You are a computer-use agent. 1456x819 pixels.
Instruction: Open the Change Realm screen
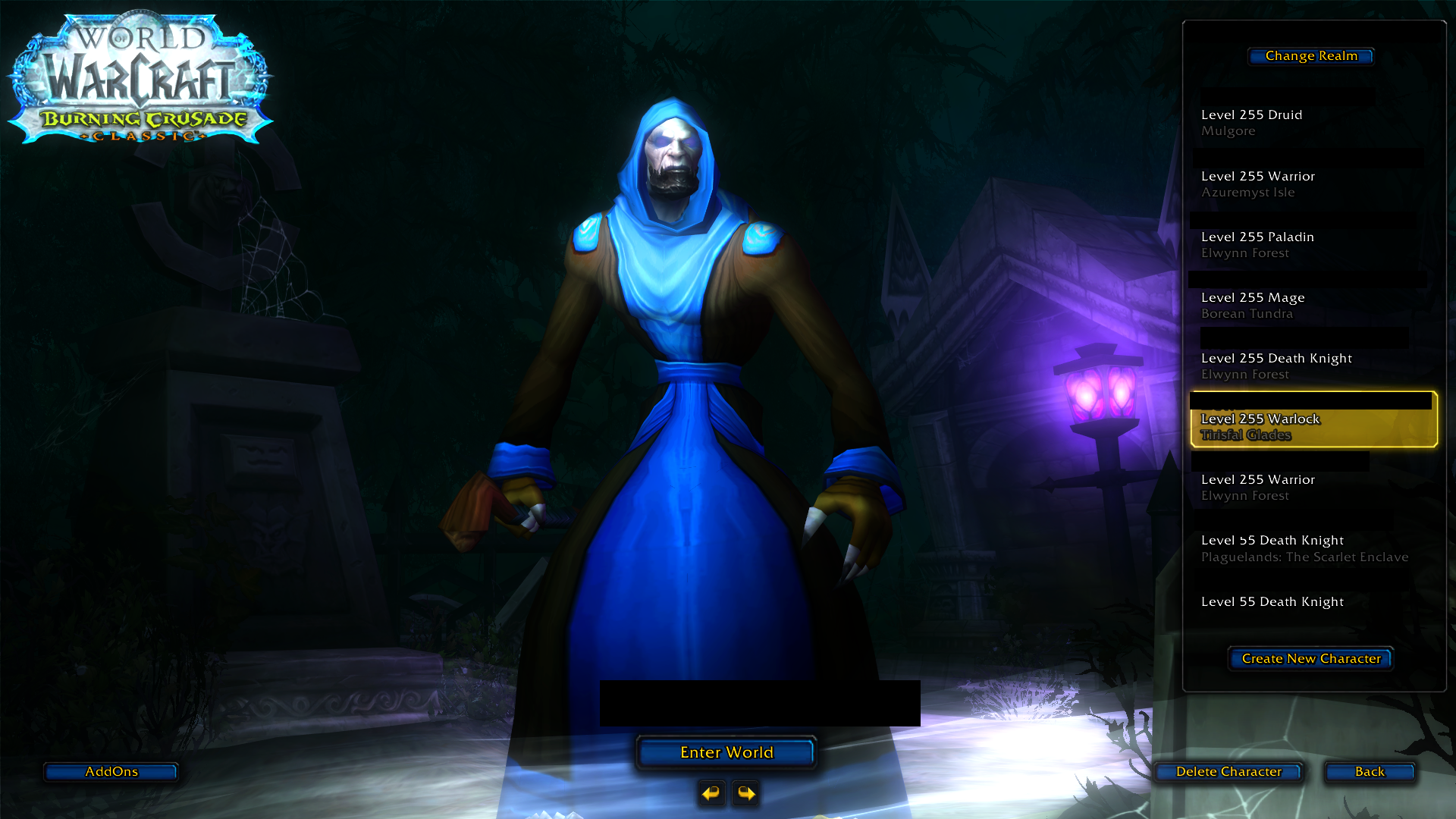coord(1310,55)
